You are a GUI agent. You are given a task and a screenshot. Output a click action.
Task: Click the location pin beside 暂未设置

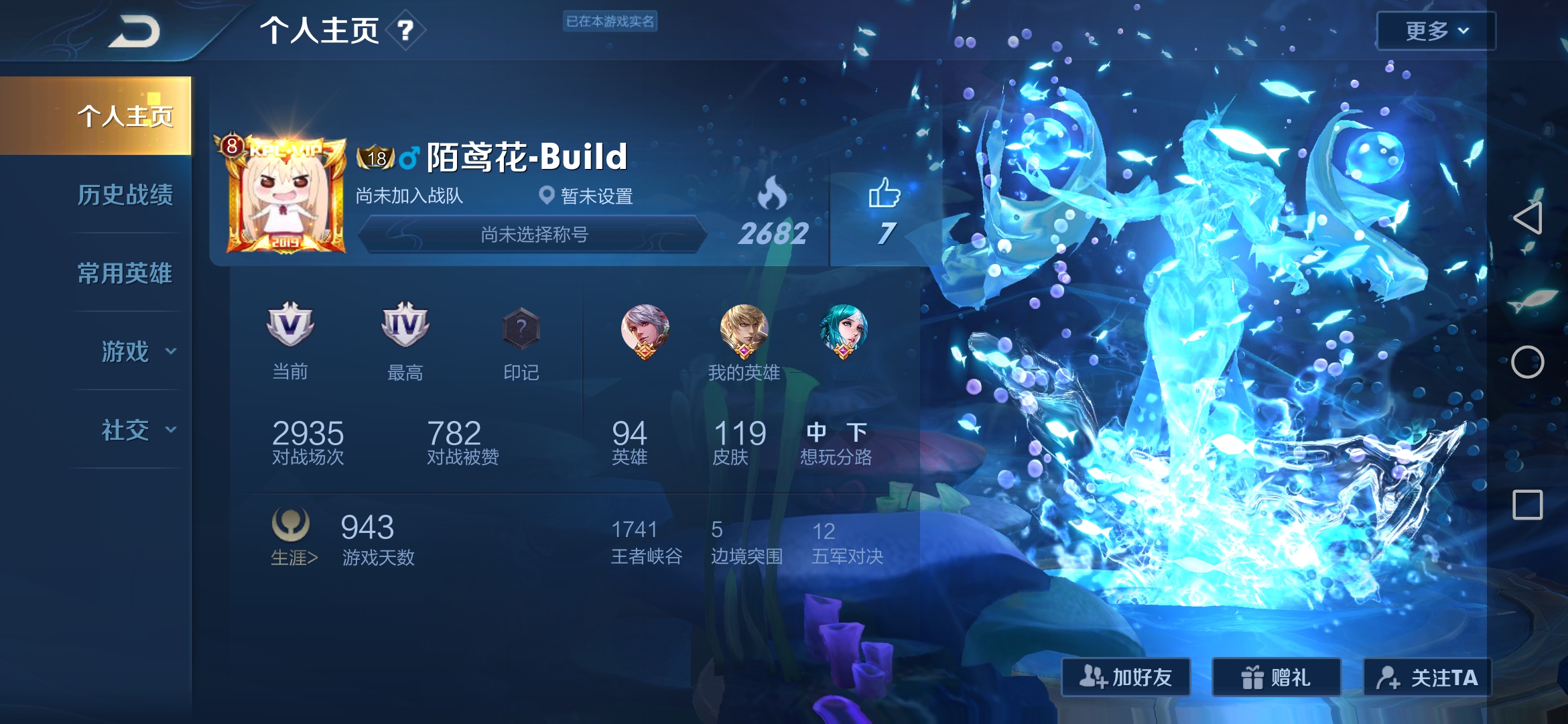pos(547,195)
